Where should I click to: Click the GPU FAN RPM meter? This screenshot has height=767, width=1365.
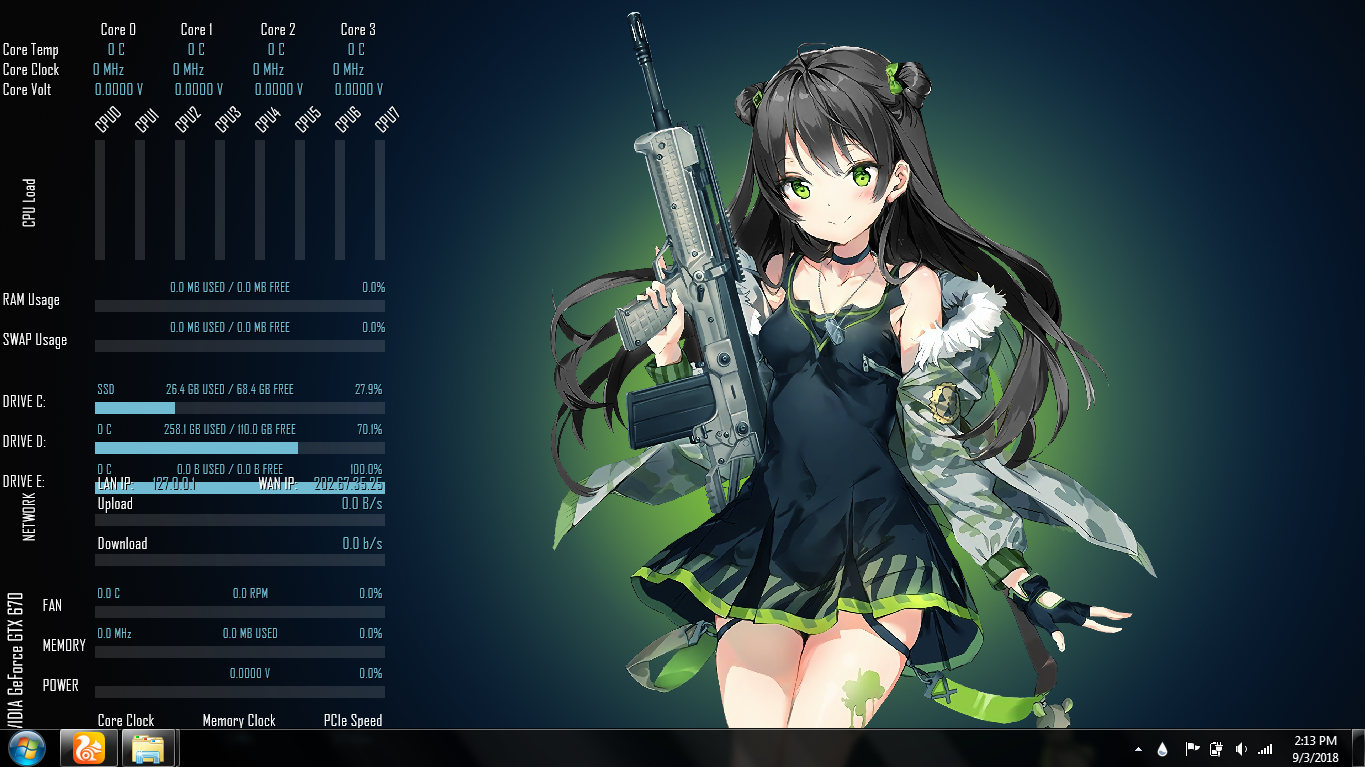pyautogui.click(x=240, y=611)
